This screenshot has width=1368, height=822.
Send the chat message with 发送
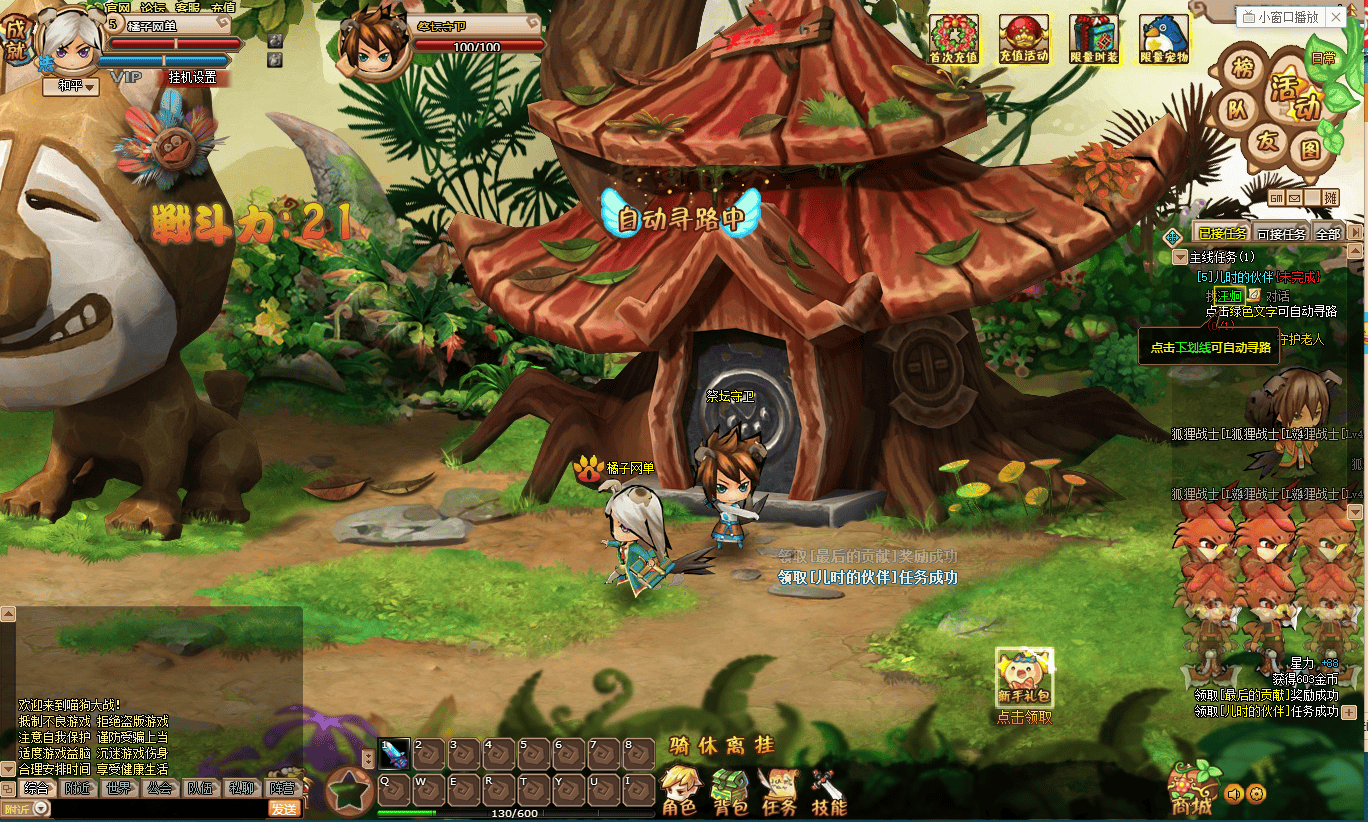click(x=284, y=808)
